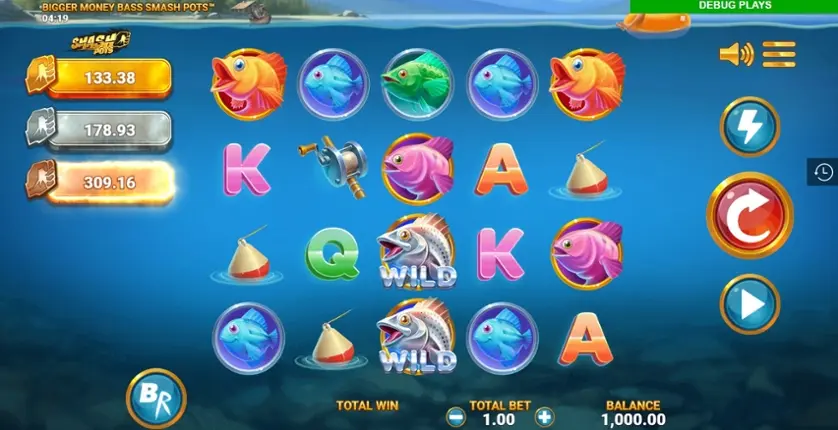Increase total bet with the plus button

544,417
